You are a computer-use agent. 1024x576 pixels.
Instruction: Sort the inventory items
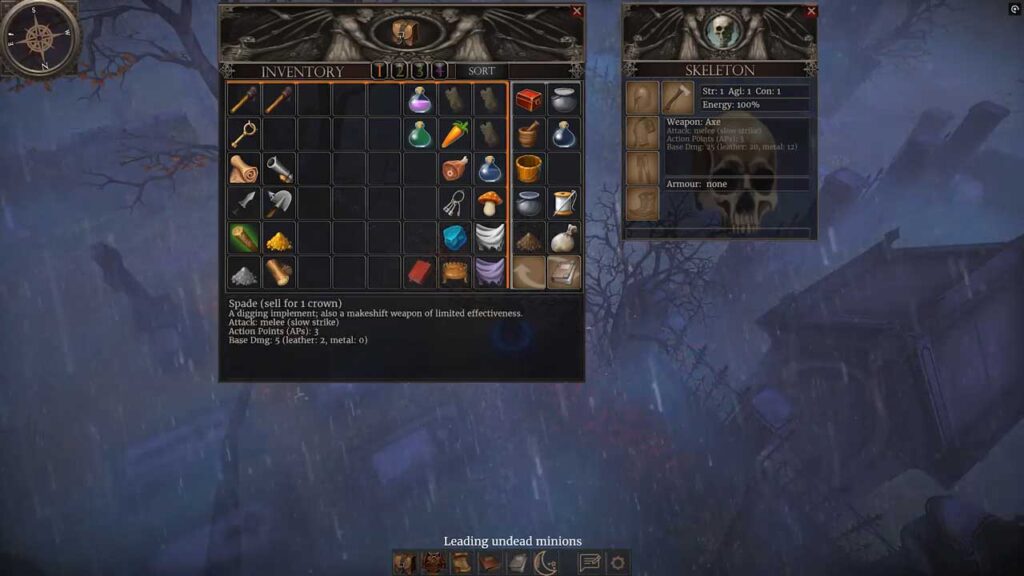coord(481,71)
